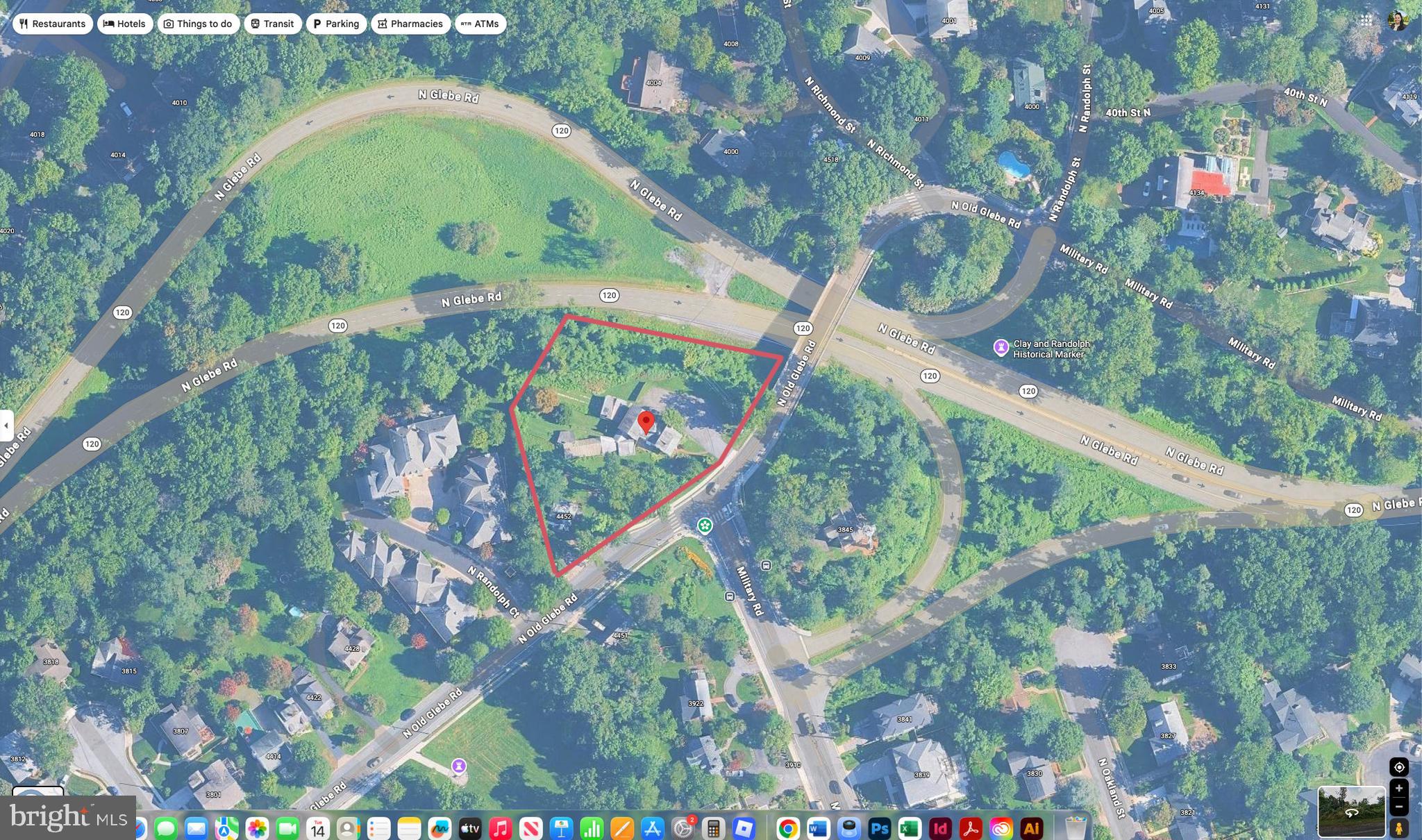Collapse the side panel with the left arrow
This screenshot has height=840, width=1422.
tap(7, 424)
